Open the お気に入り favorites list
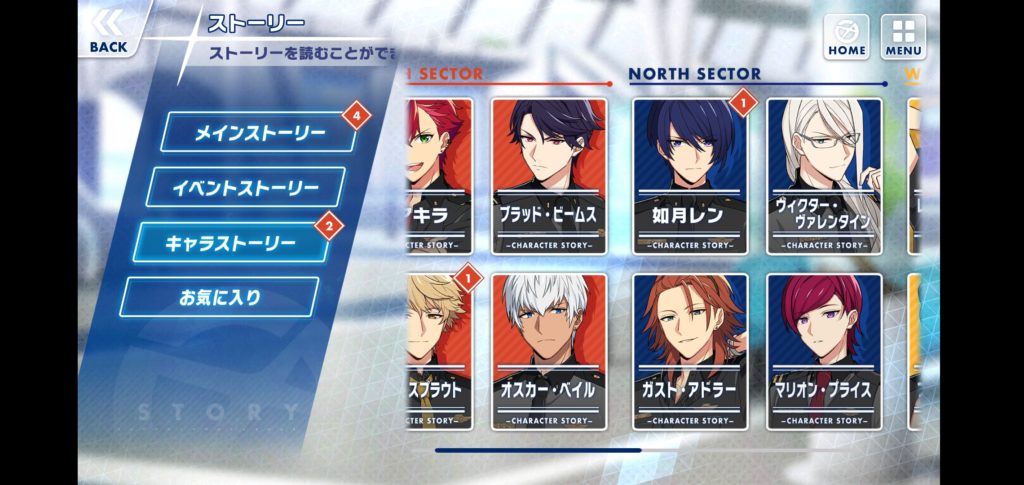This screenshot has height=485, width=1024. pyautogui.click(x=219, y=297)
